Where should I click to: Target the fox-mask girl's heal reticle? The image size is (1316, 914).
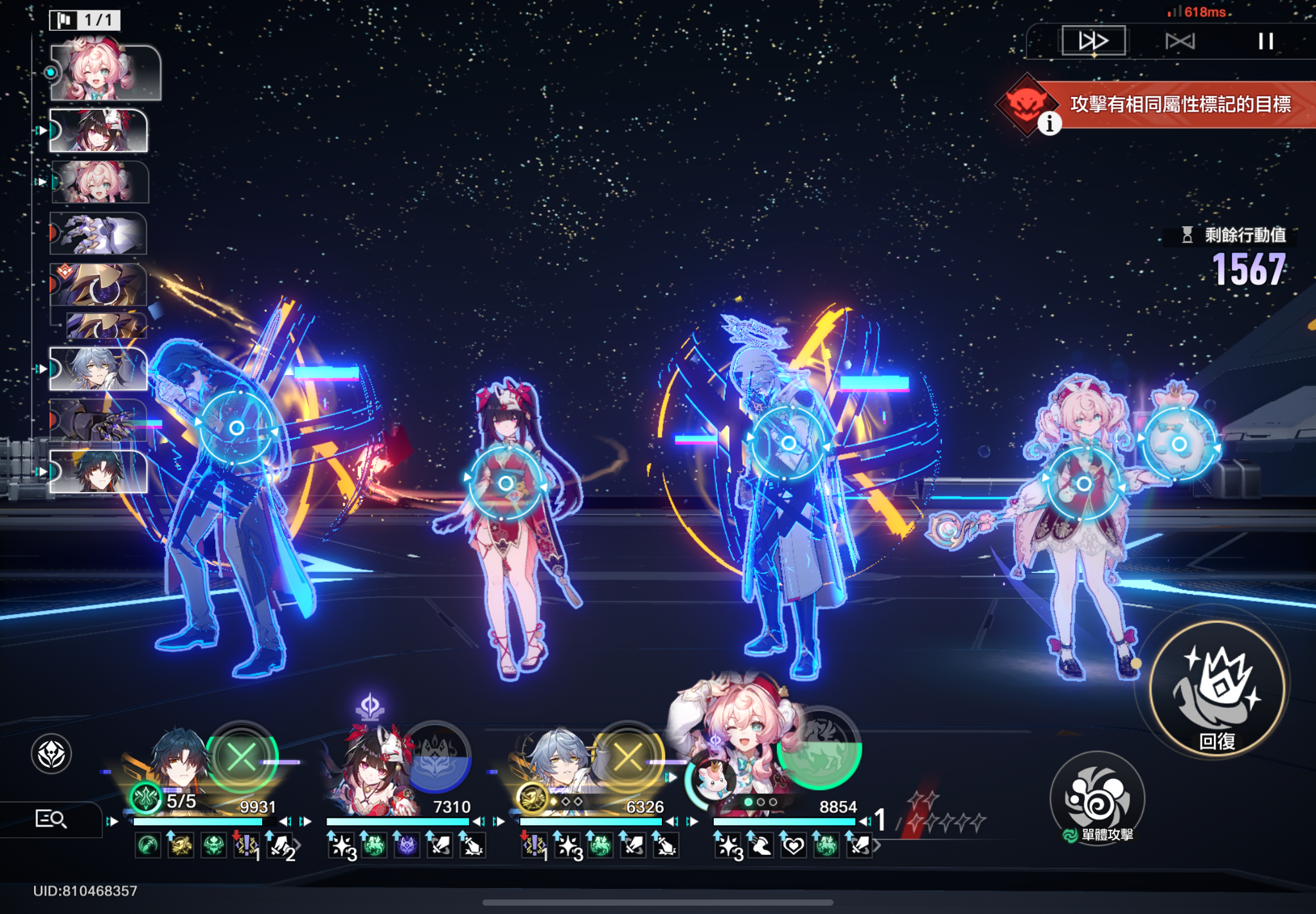[x=506, y=483]
